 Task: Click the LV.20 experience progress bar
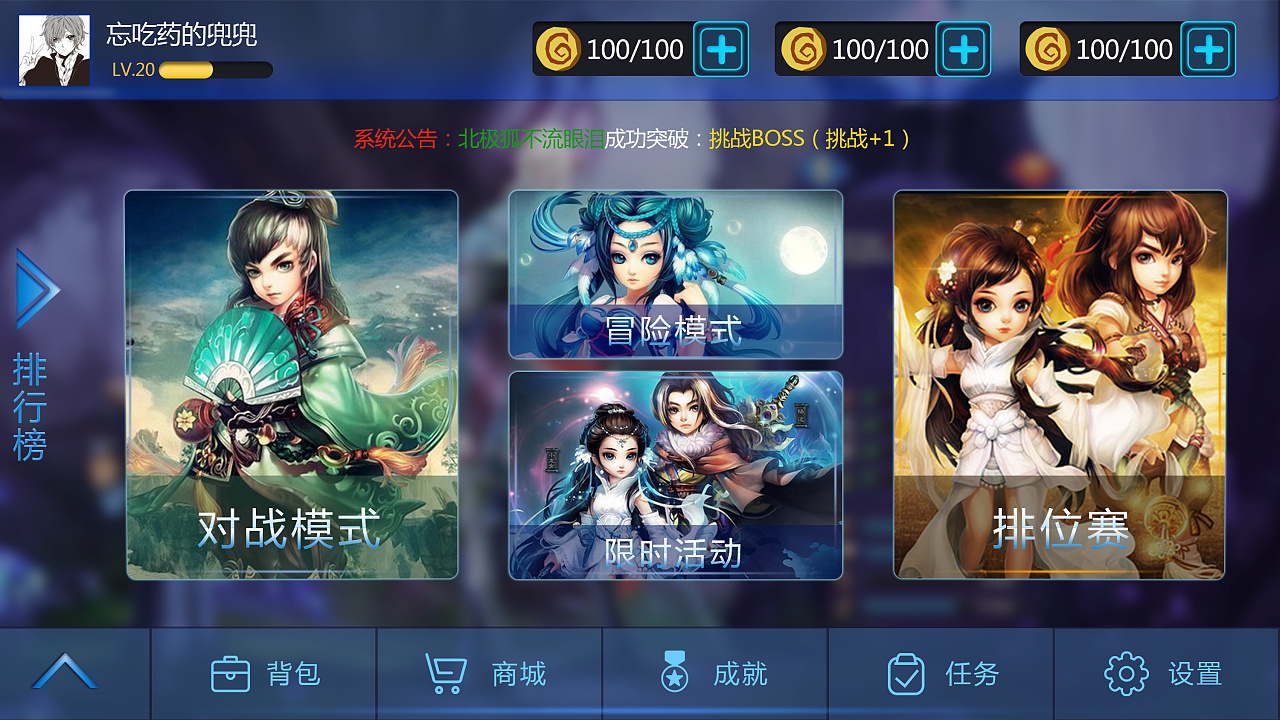[x=215, y=70]
